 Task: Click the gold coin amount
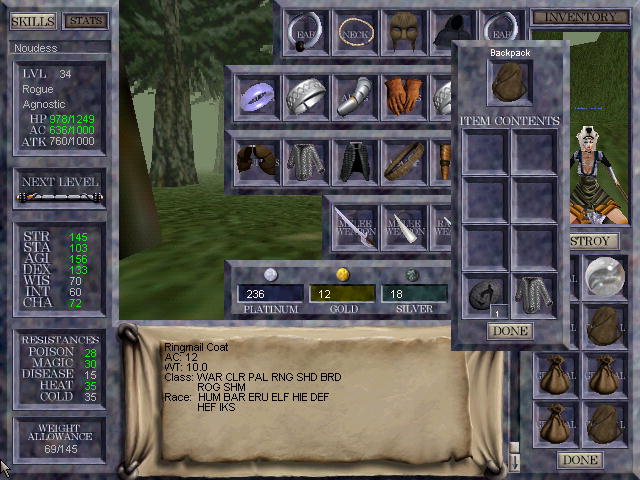click(342, 293)
